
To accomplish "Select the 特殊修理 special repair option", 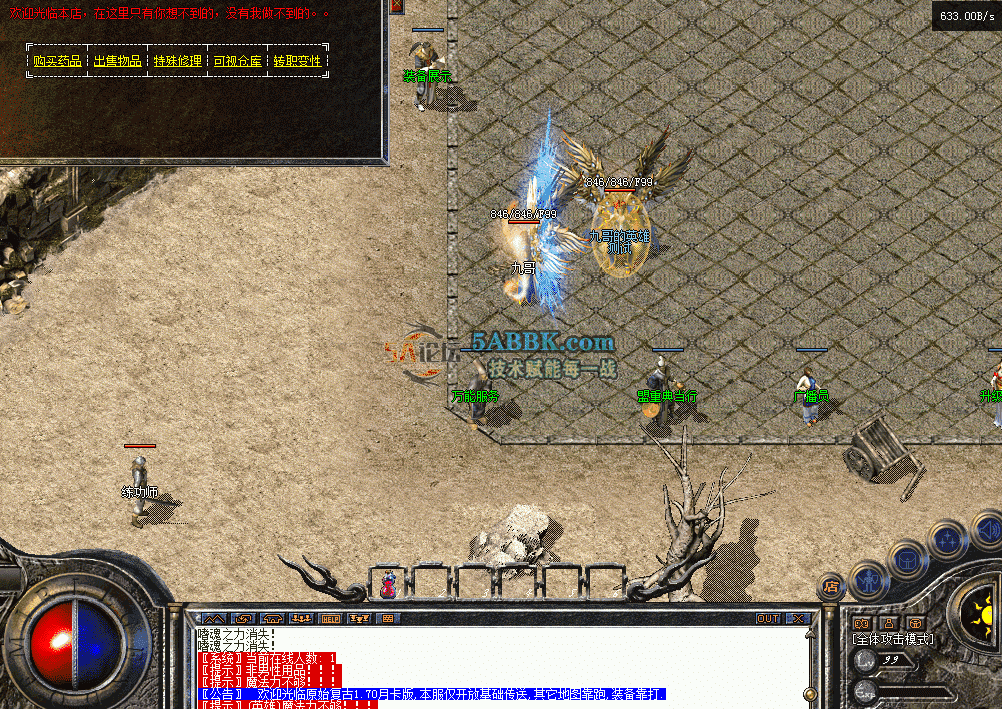I will 177,61.
